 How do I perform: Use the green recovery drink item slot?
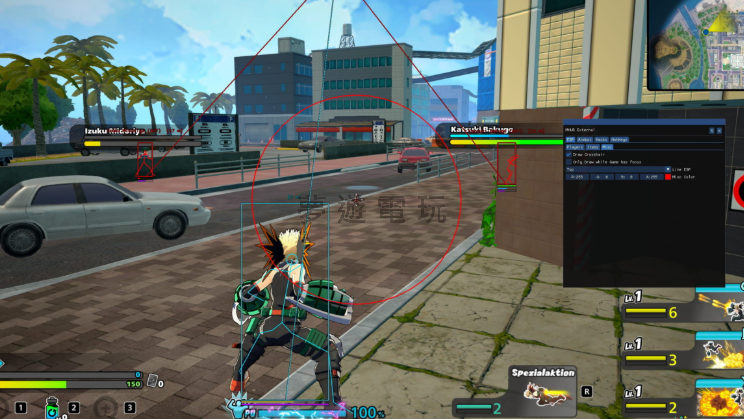coord(50,408)
